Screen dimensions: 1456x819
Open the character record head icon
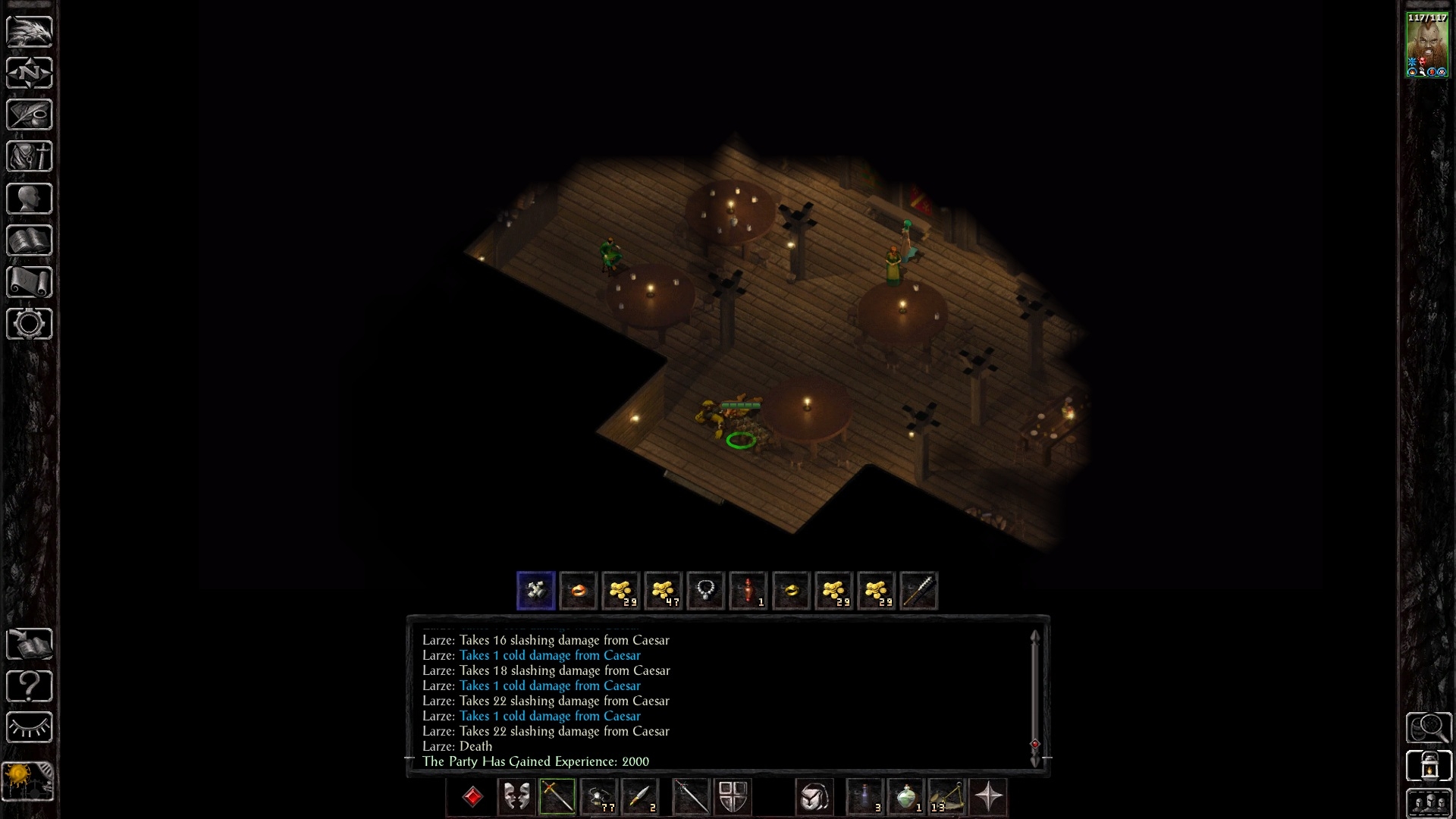pos(30,199)
